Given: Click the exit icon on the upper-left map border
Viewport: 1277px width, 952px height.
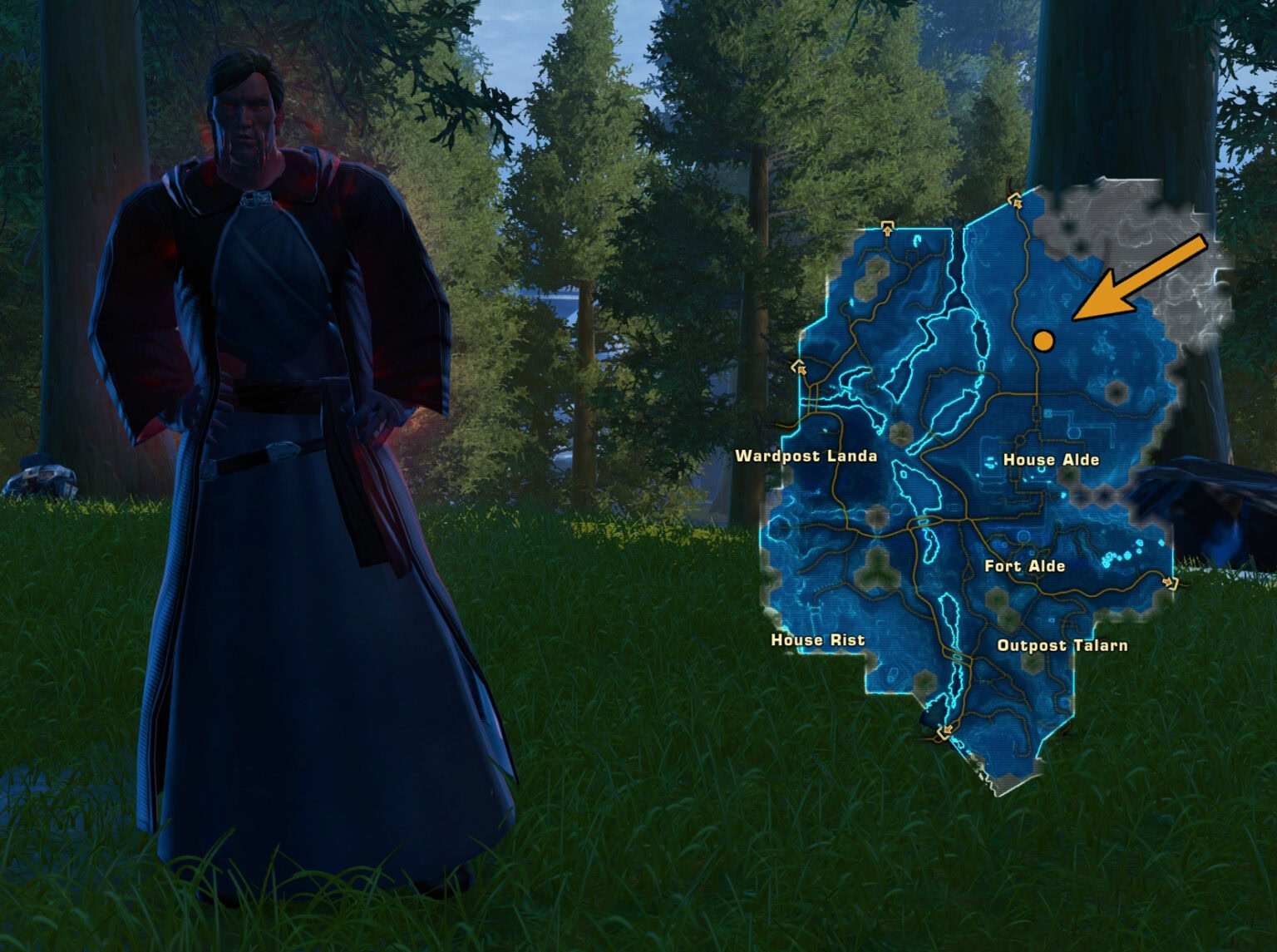Looking at the screenshot, I should tap(887, 229).
